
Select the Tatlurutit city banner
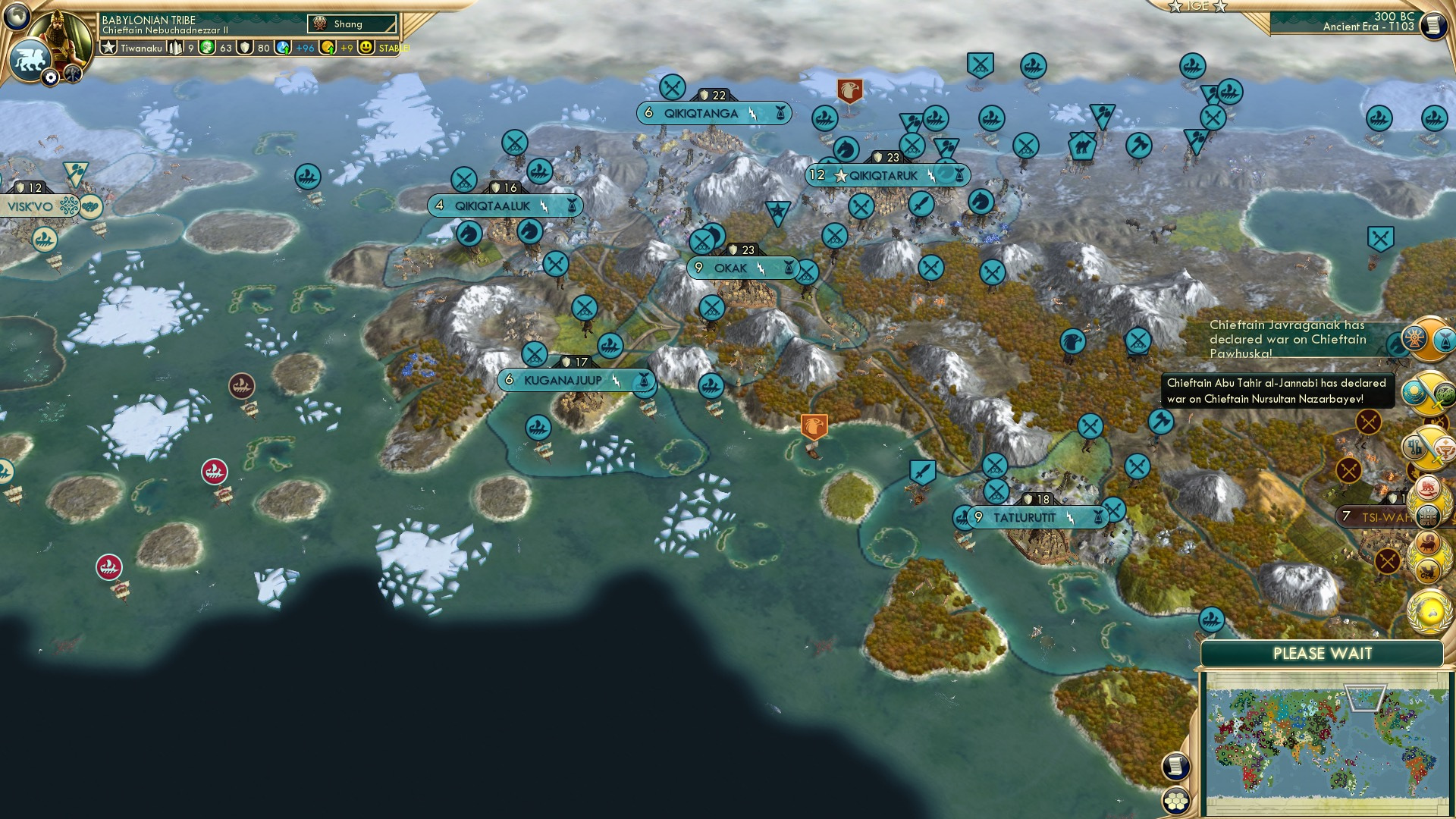coord(1025,518)
